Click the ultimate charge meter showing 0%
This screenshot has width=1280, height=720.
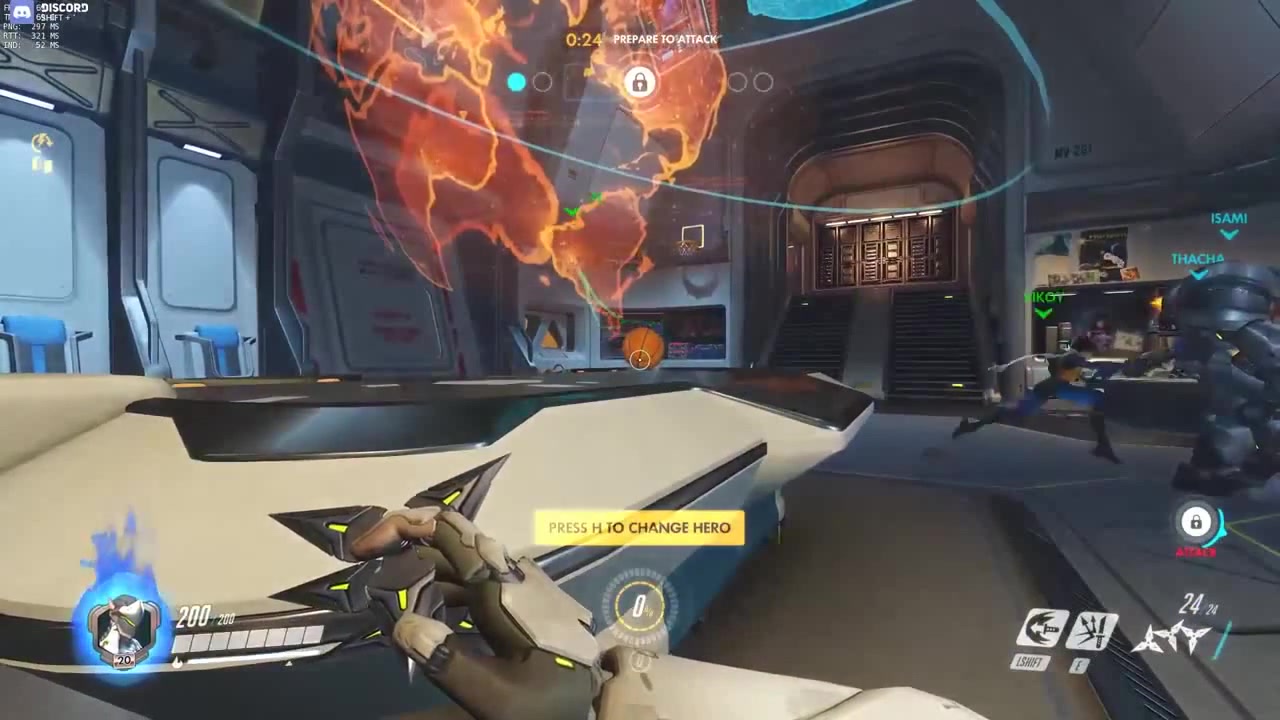tap(640, 607)
